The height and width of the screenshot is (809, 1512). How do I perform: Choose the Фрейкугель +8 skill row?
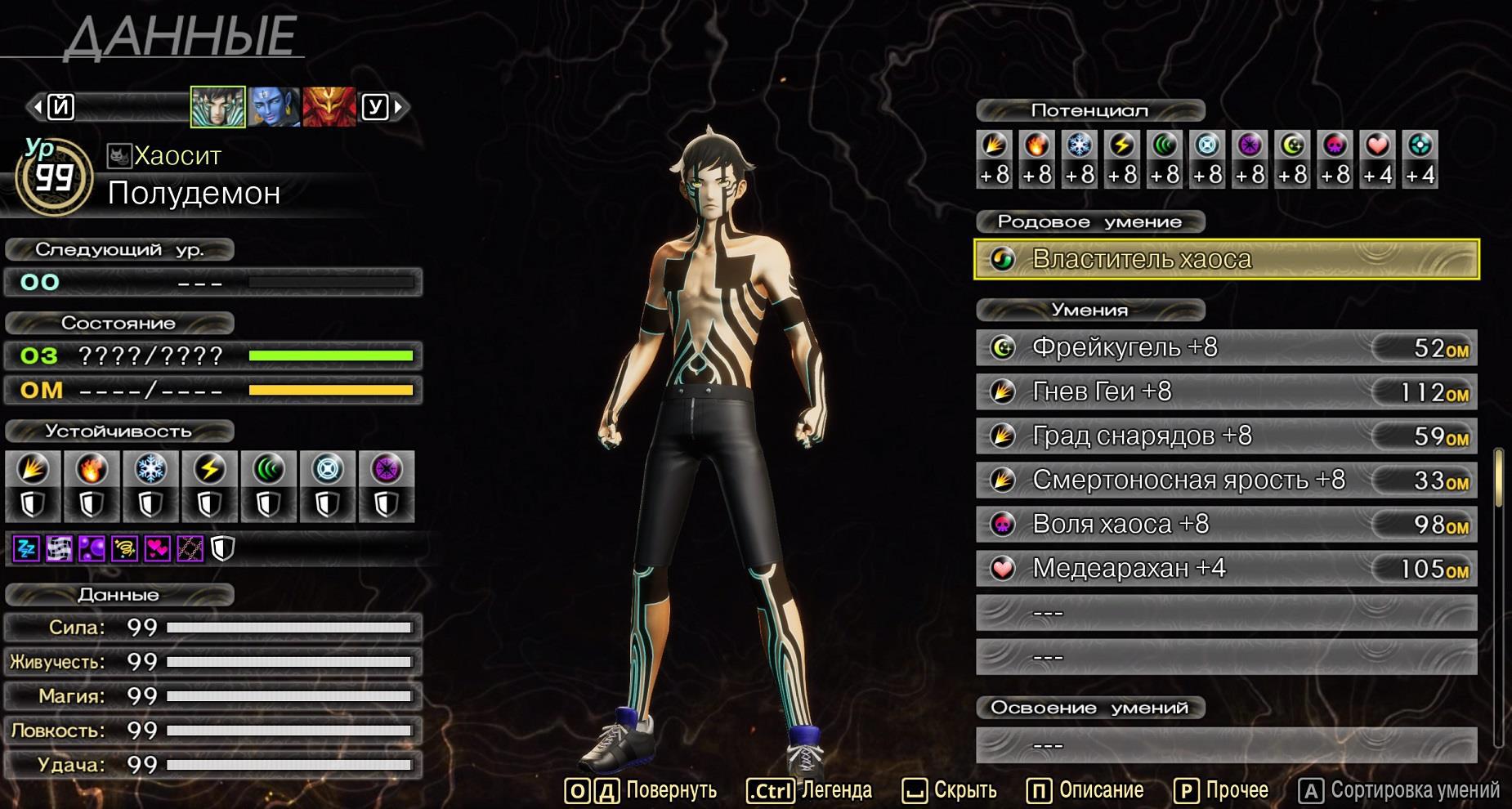tap(1226, 348)
